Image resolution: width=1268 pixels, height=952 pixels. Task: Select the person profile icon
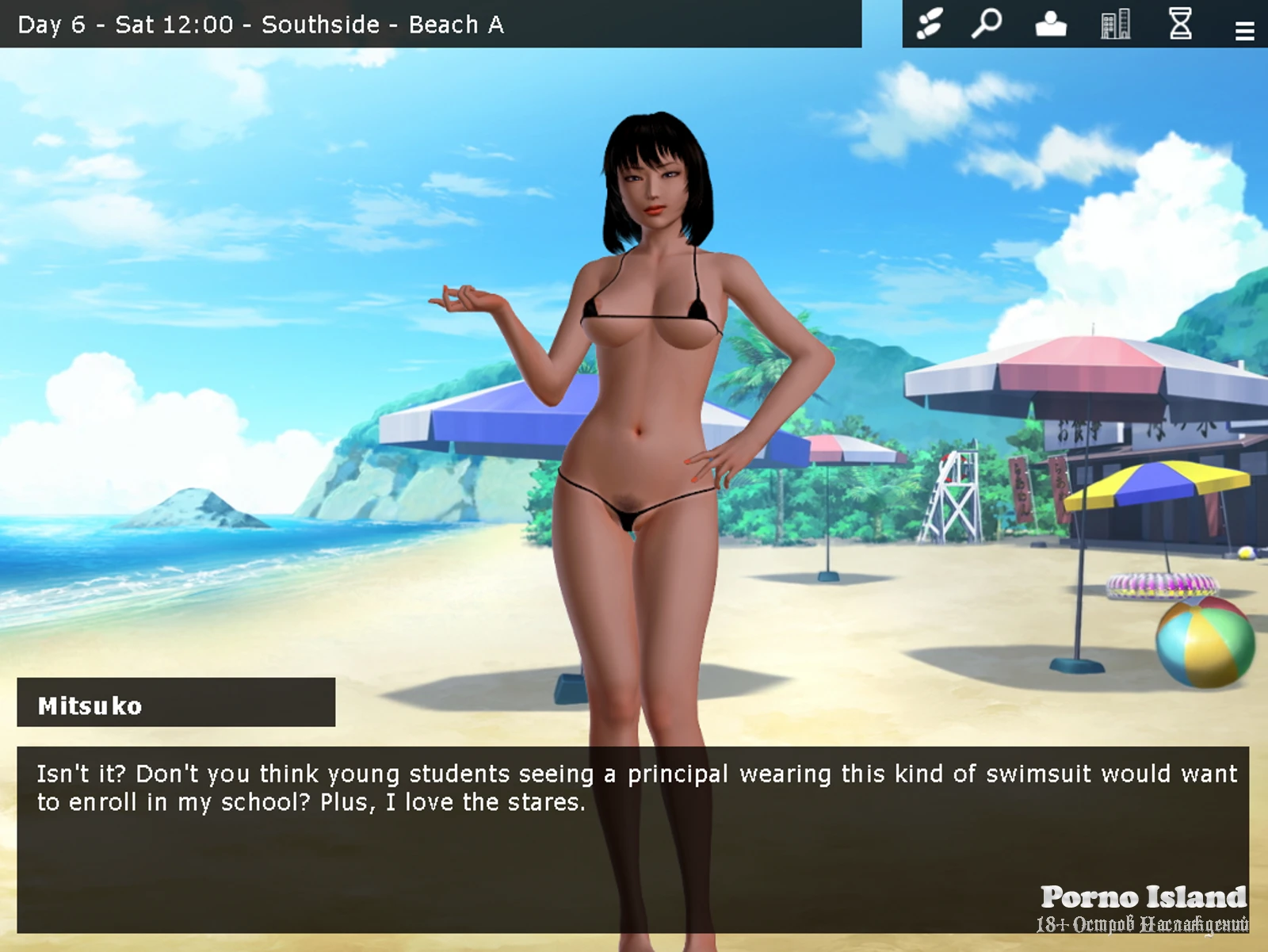click(1051, 24)
